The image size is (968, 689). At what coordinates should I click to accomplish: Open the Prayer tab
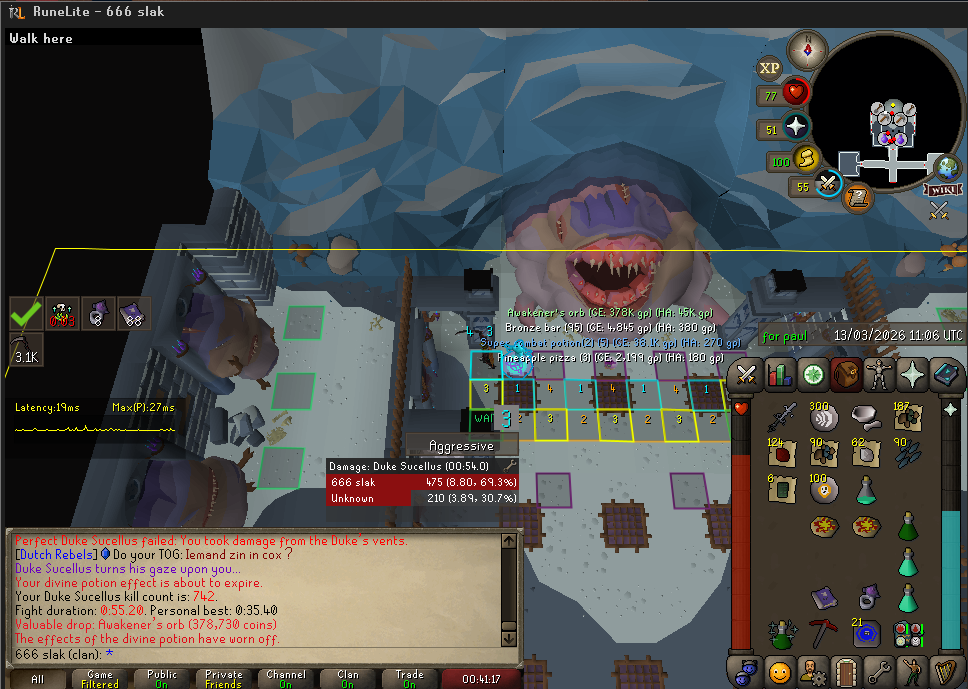click(x=911, y=375)
